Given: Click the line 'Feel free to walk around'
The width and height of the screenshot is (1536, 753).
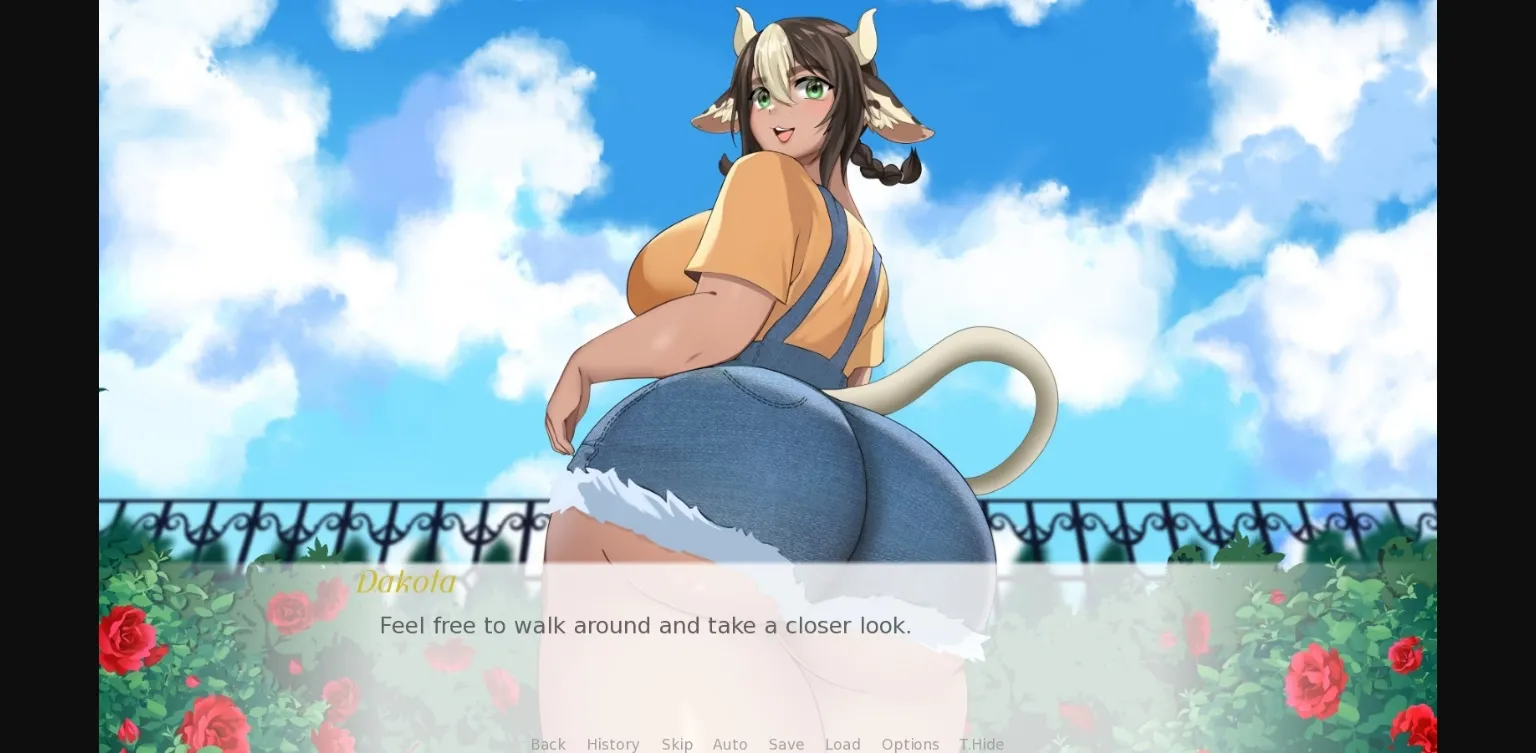Looking at the screenshot, I should 645,625.
